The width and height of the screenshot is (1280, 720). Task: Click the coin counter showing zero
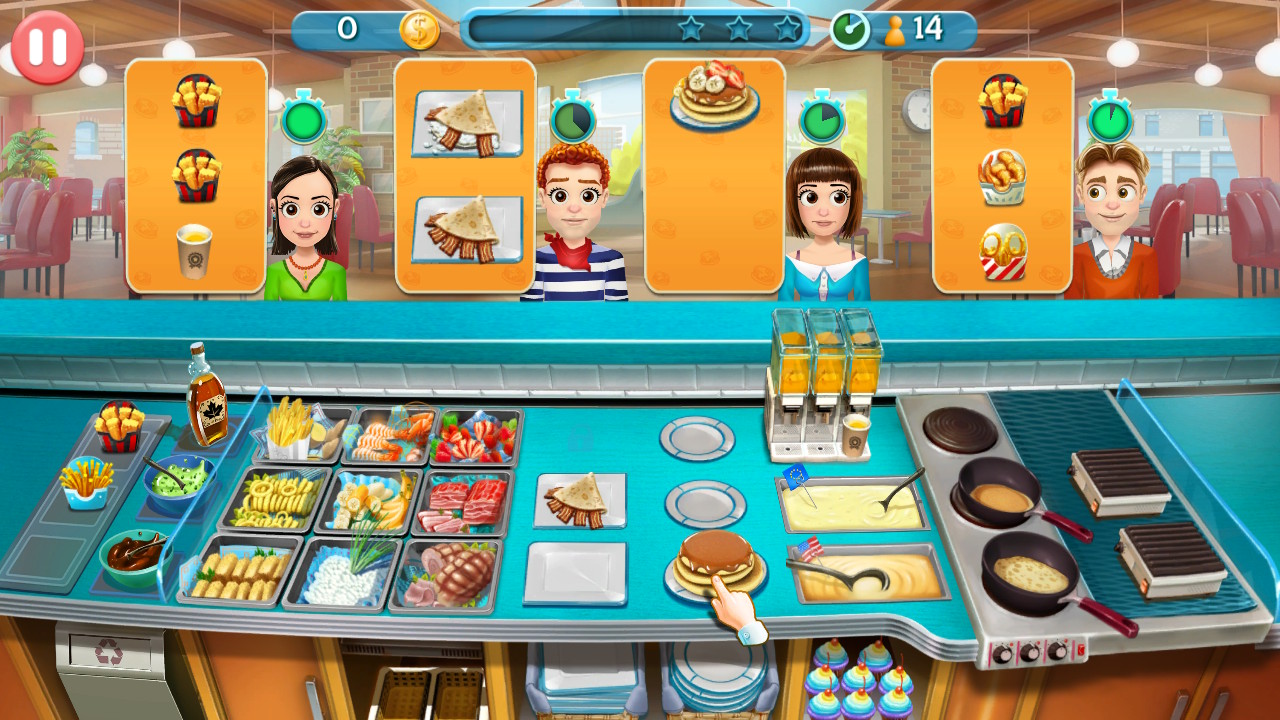click(370, 28)
